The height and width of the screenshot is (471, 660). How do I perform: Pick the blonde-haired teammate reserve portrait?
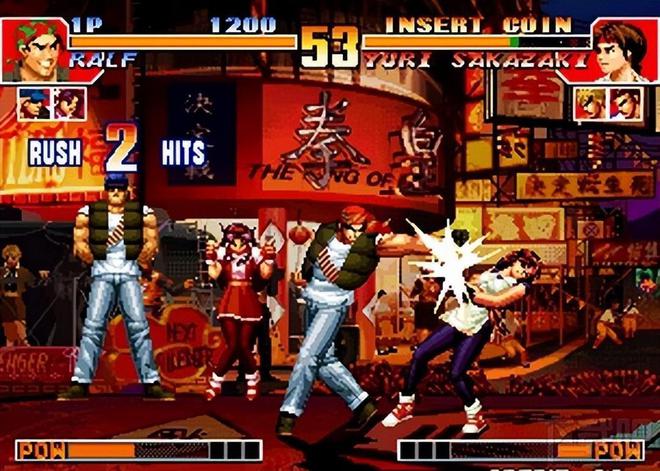pos(589,104)
